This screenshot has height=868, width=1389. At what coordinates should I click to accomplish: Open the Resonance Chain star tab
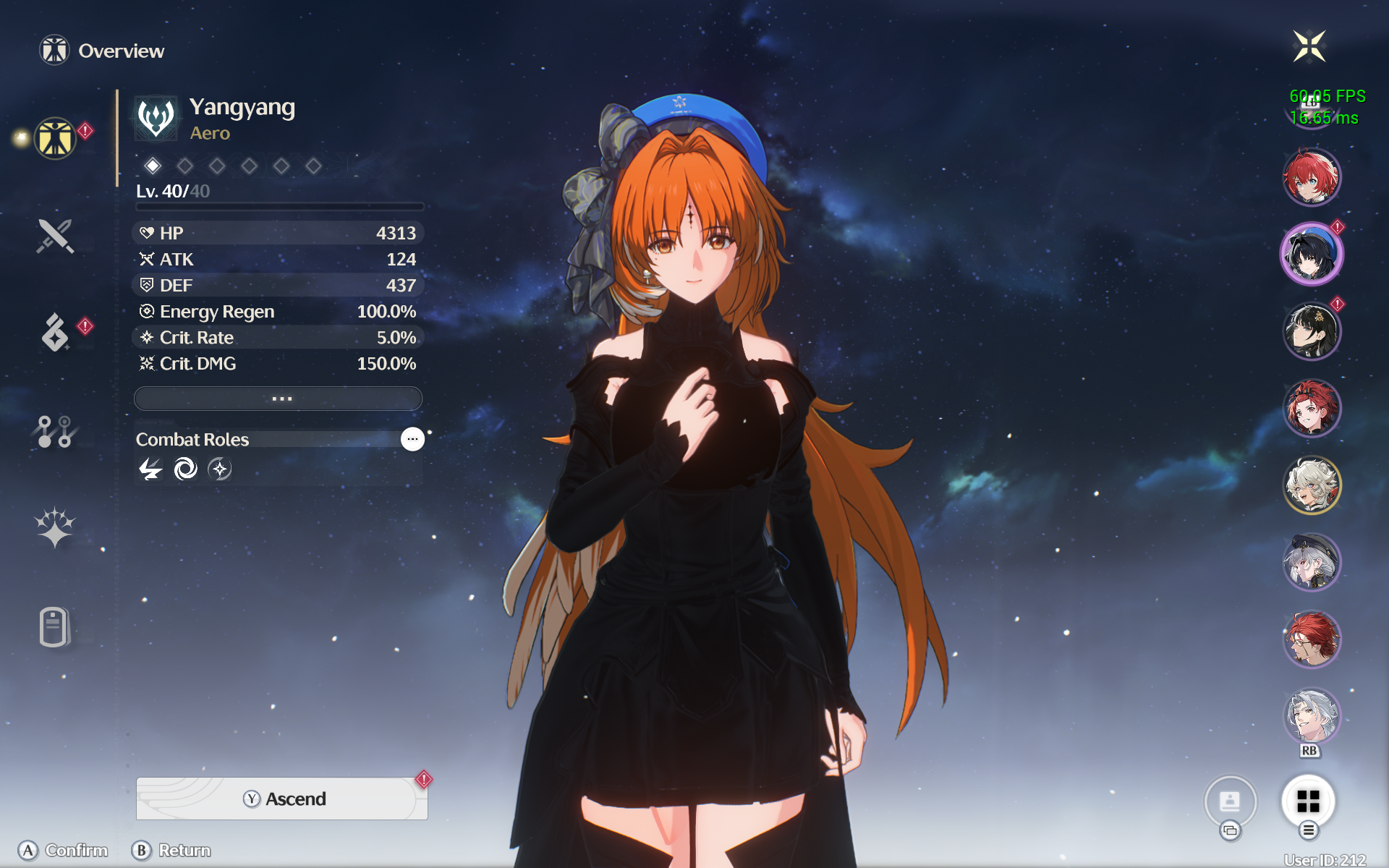click(x=55, y=527)
